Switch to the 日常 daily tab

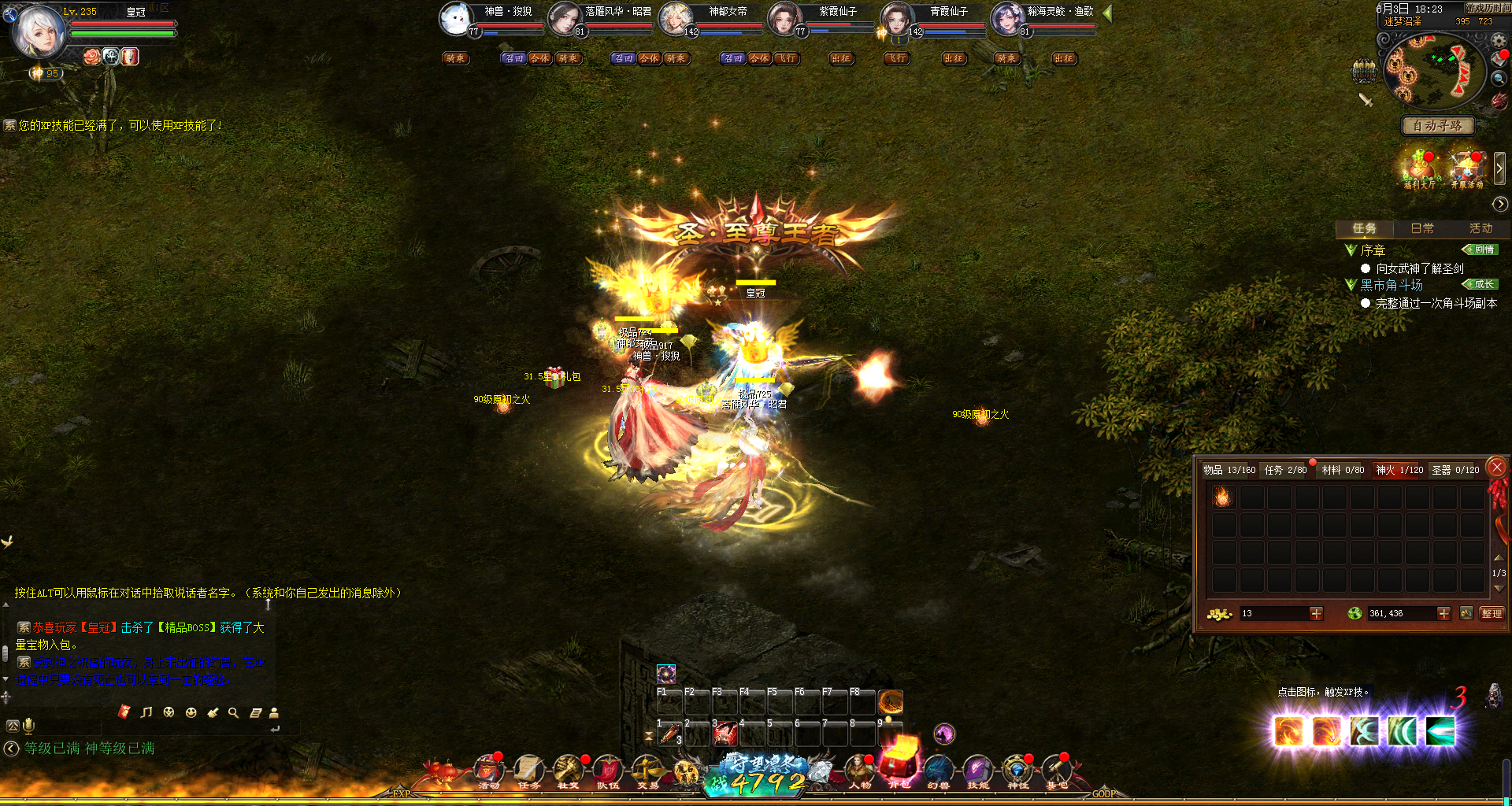(x=1422, y=228)
